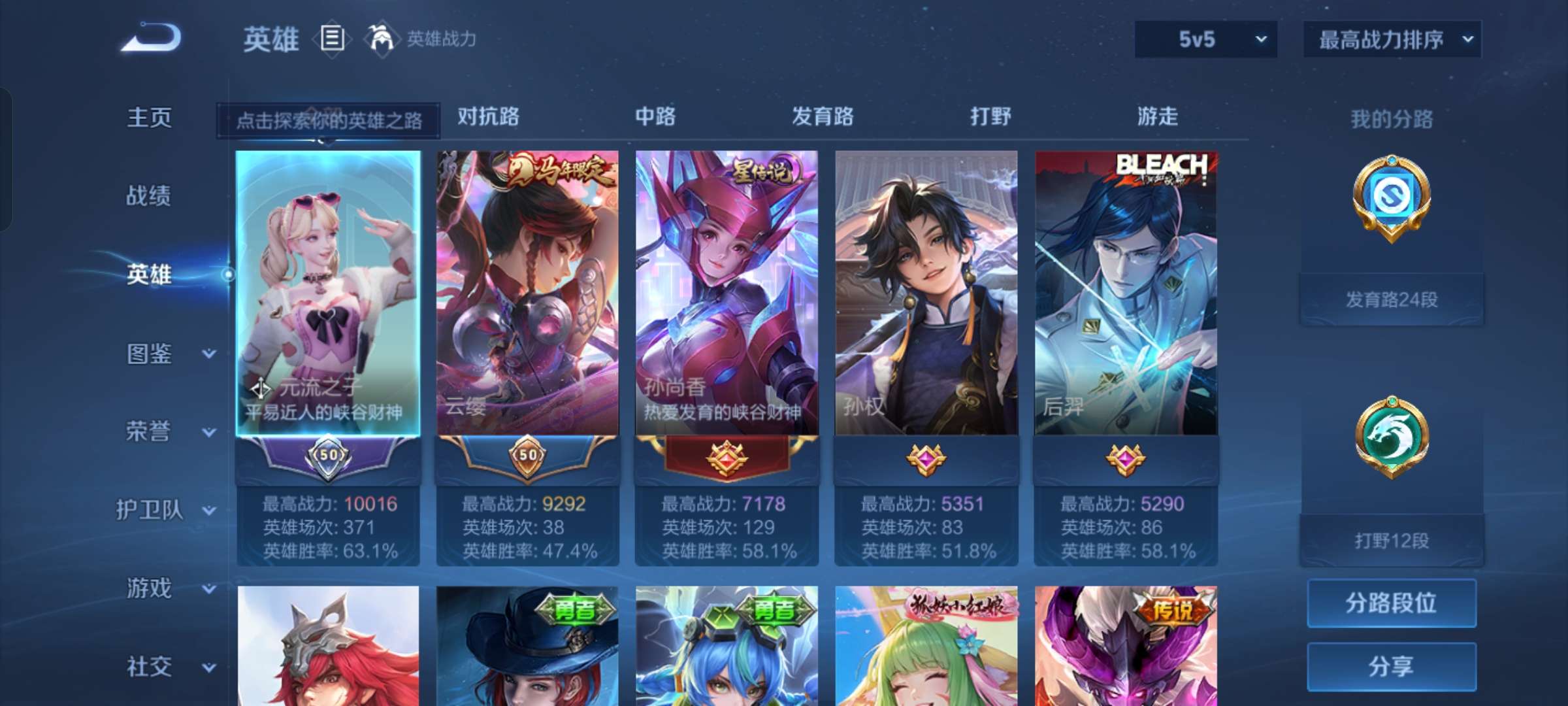Image resolution: width=1568 pixels, height=706 pixels.
Task: Open the hero list icon beside 英雄
Action: pos(331,39)
